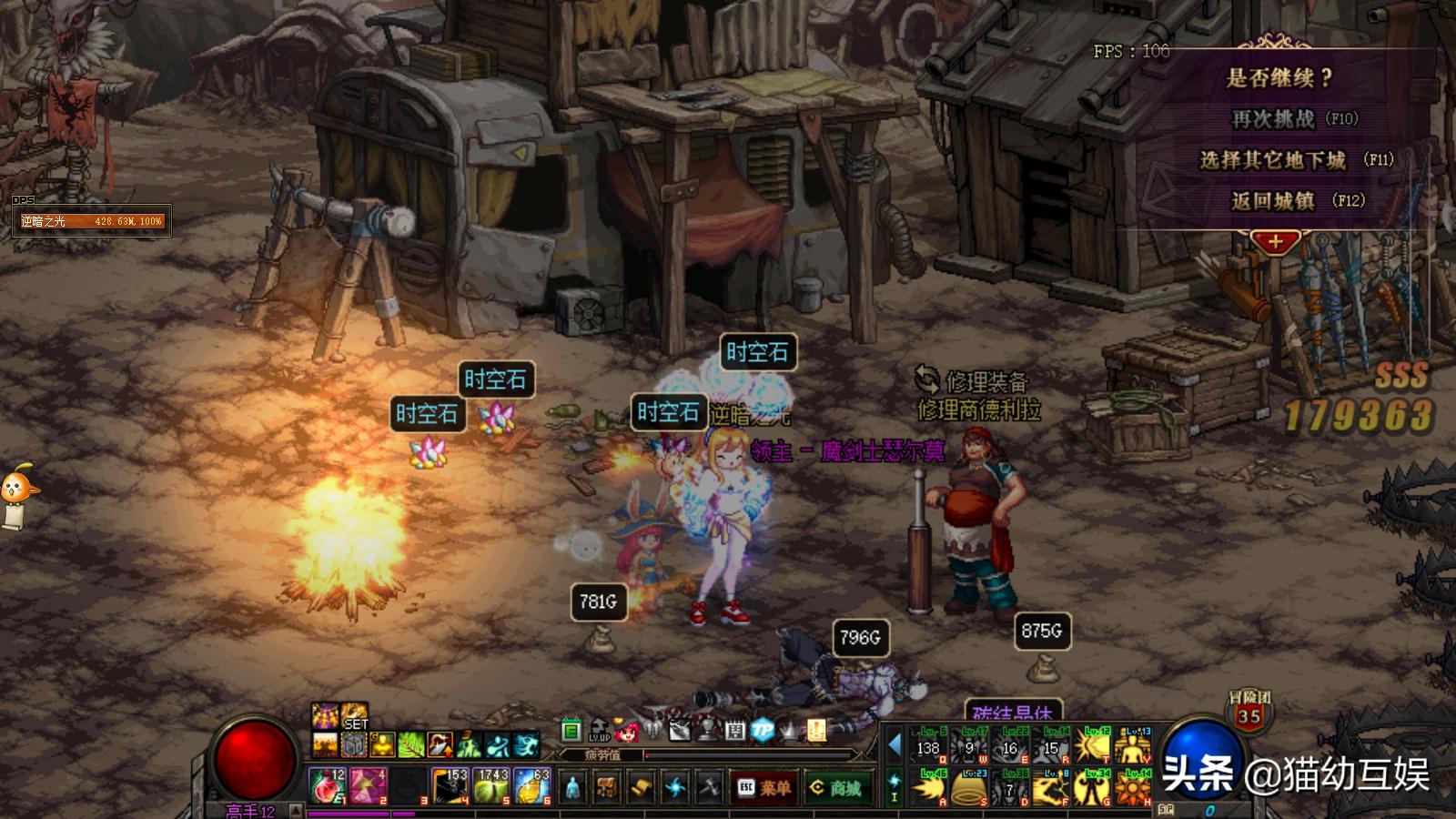Open the blue TP icon
This screenshot has width=1456, height=819.
click(x=763, y=730)
